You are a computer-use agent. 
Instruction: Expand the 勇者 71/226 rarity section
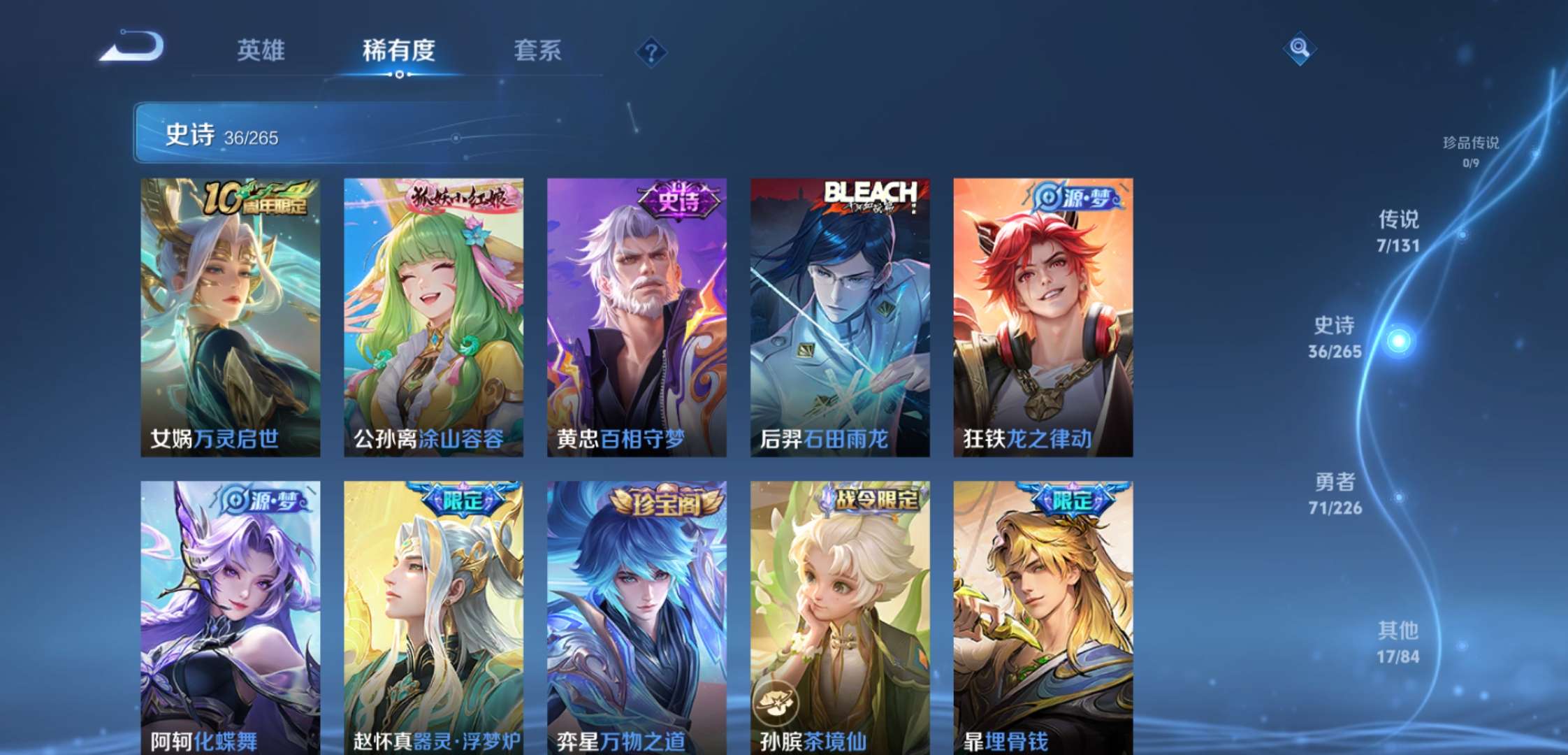pos(1337,493)
